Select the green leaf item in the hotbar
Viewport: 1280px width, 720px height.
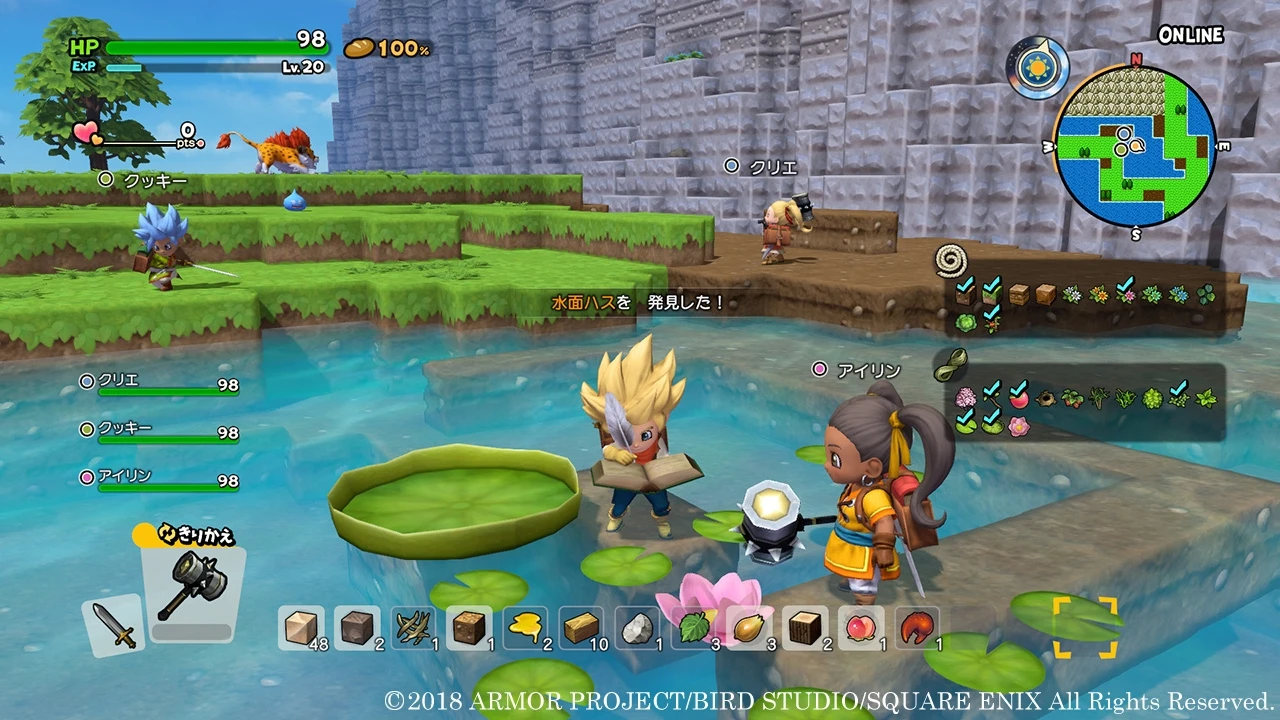point(696,630)
